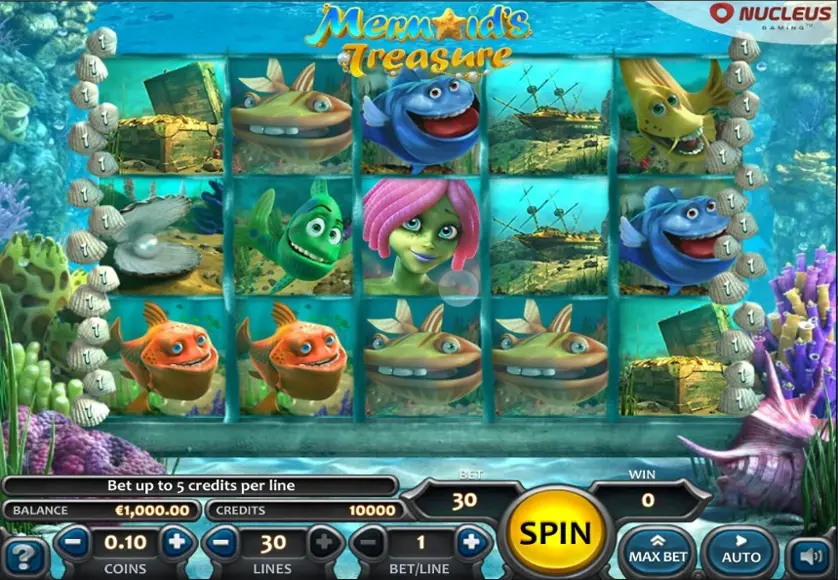Decrease the coin value with minus

pos(73,543)
